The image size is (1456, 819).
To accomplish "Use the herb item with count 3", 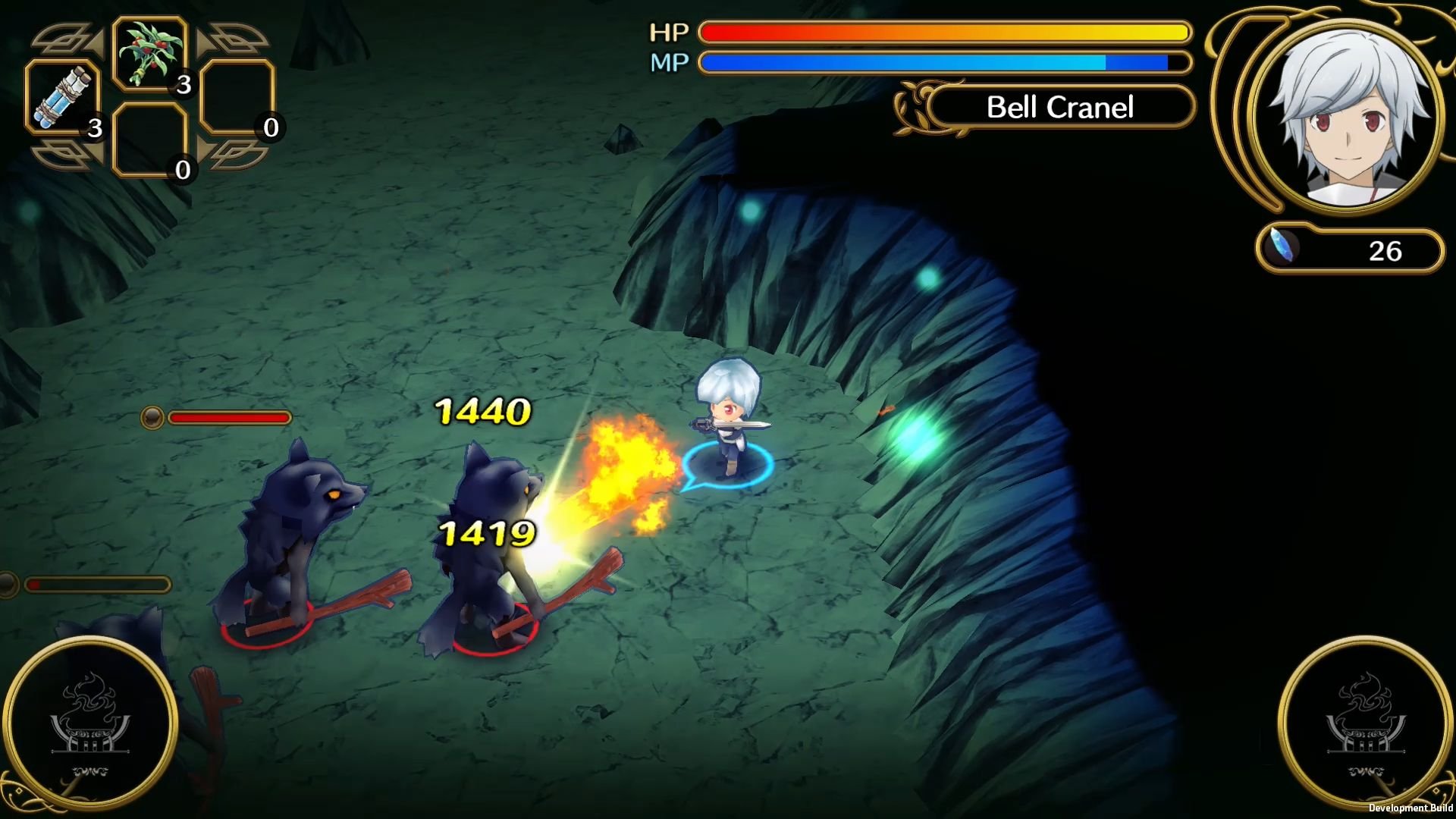I will click(148, 53).
